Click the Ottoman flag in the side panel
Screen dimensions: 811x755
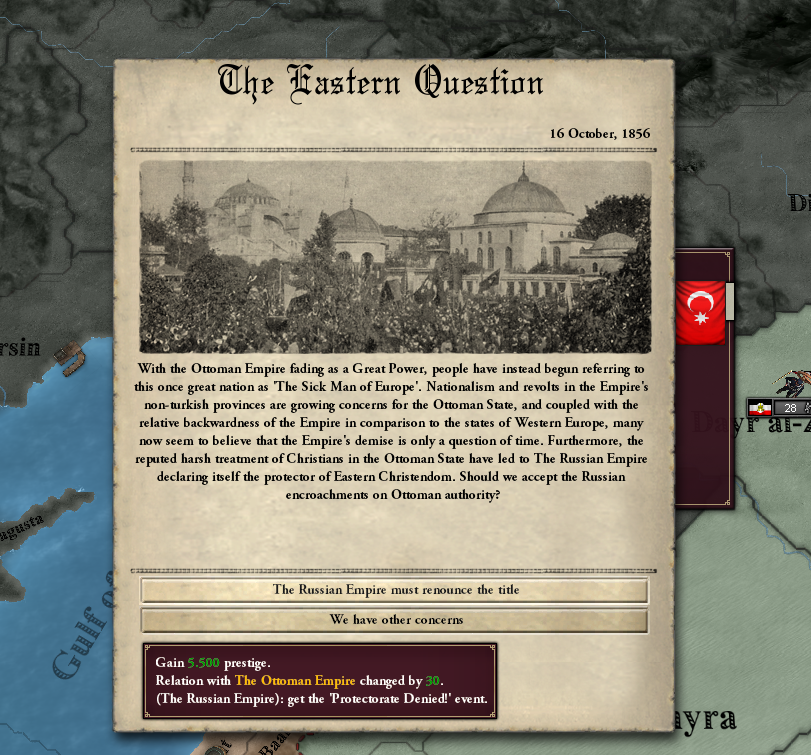tap(700, 313)
